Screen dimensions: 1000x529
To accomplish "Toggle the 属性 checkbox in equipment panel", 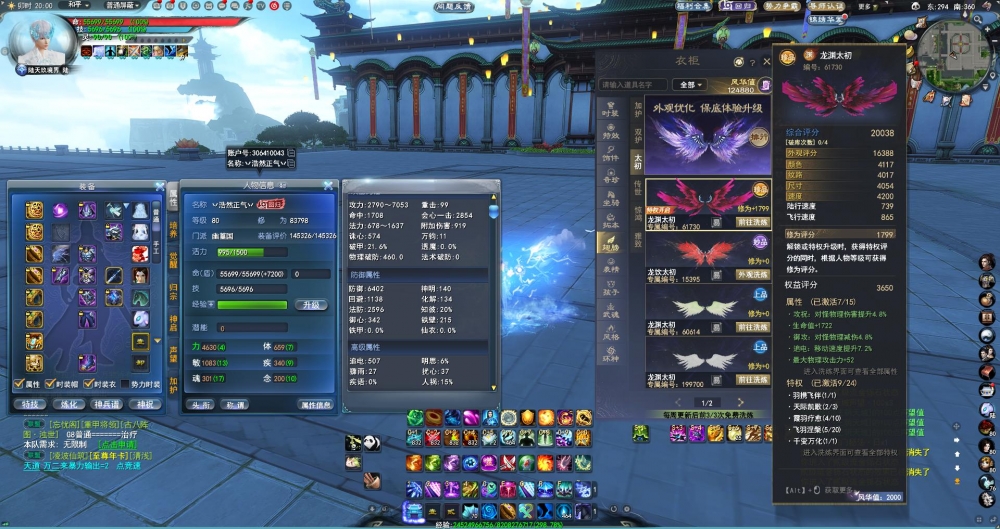I will pyautogui.click(x=19, y=384).
